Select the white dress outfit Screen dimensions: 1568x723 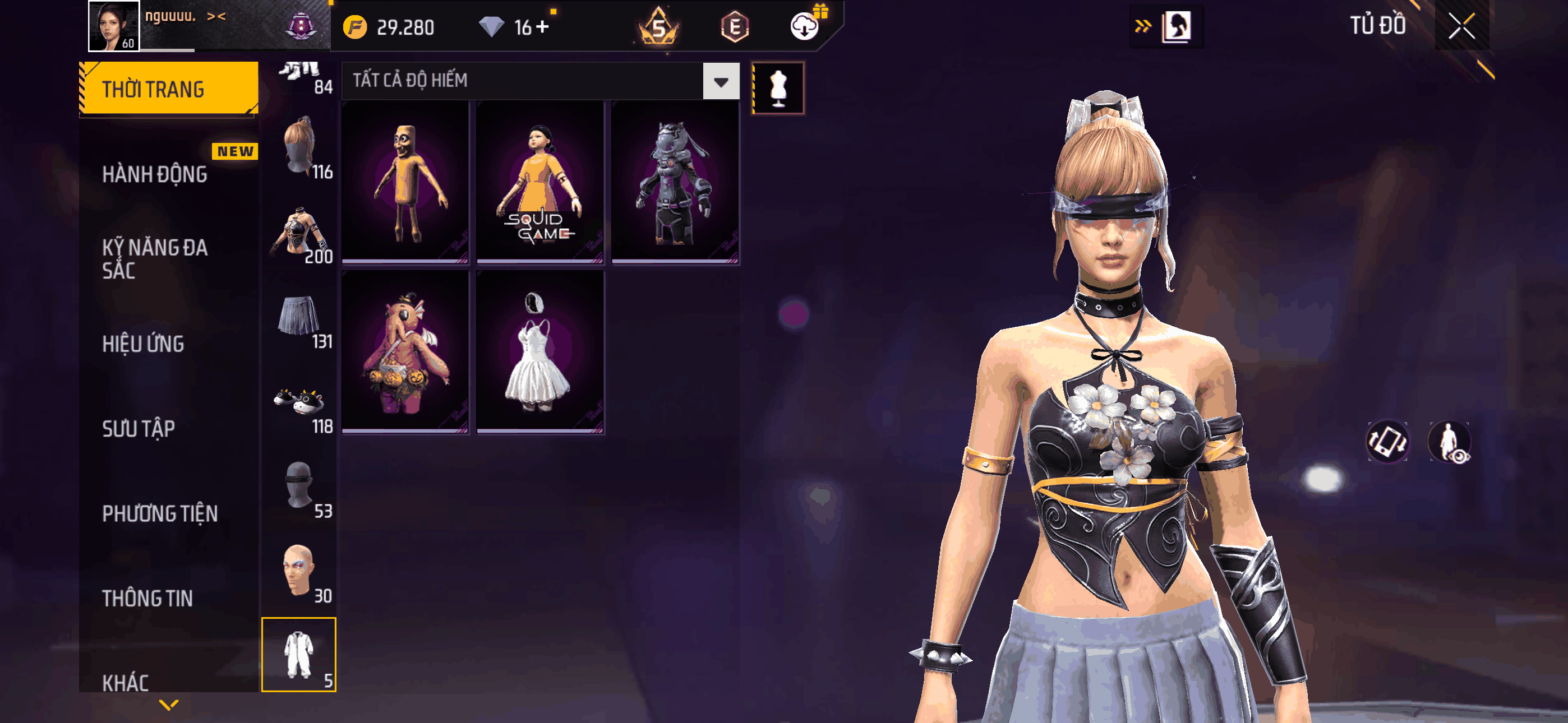[x=540, y=352]
